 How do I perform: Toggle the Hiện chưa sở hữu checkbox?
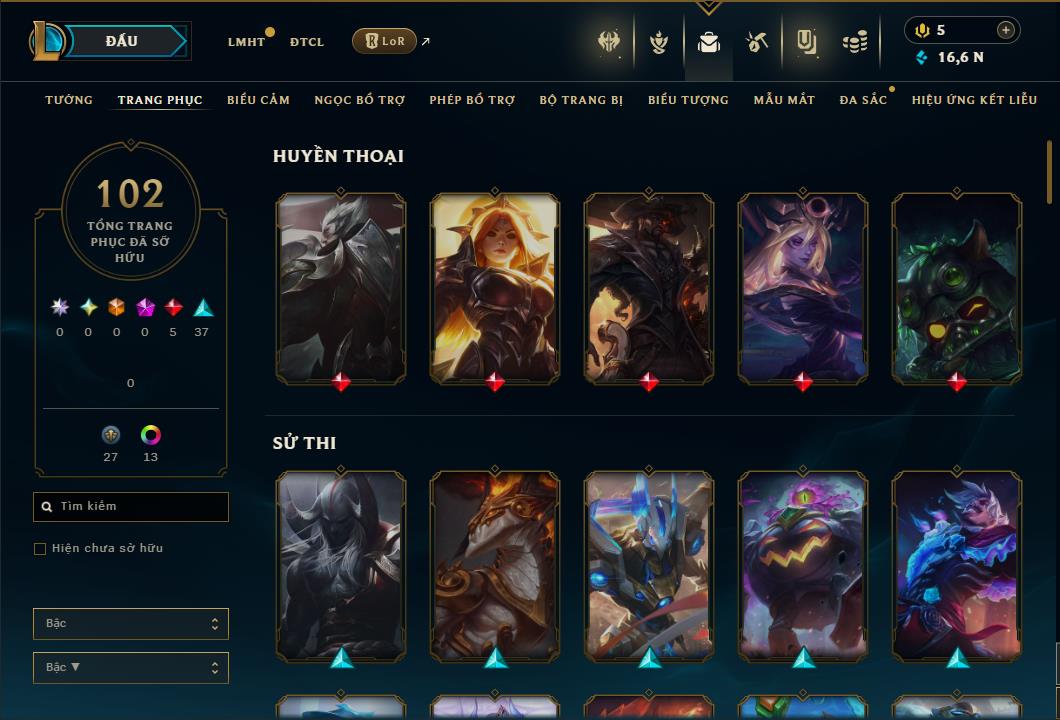pos(40,549)
